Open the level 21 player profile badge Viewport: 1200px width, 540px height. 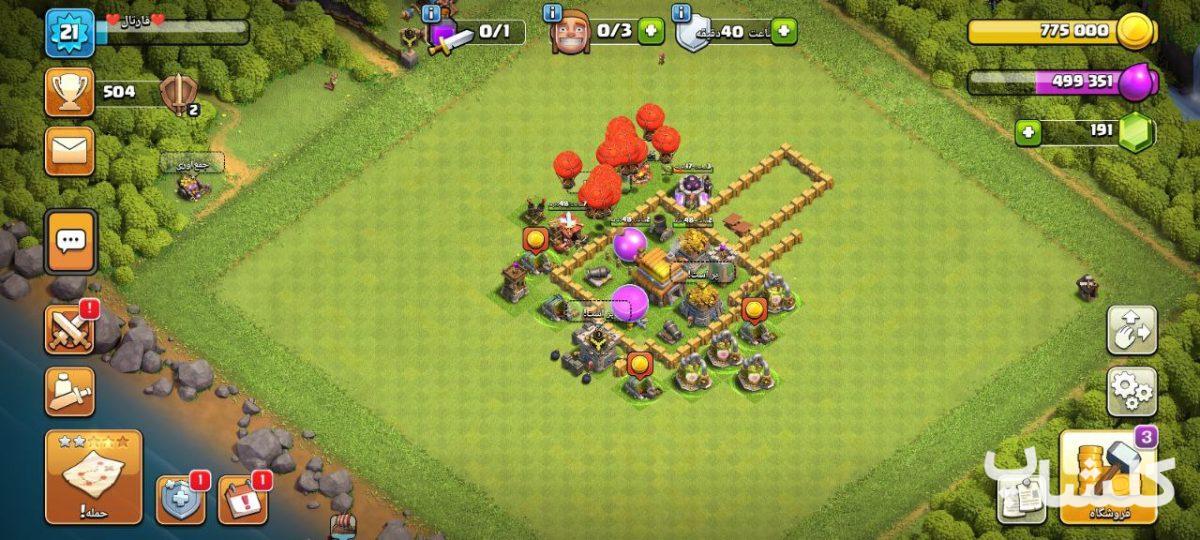pyautogui.click(x=70, y=33)
